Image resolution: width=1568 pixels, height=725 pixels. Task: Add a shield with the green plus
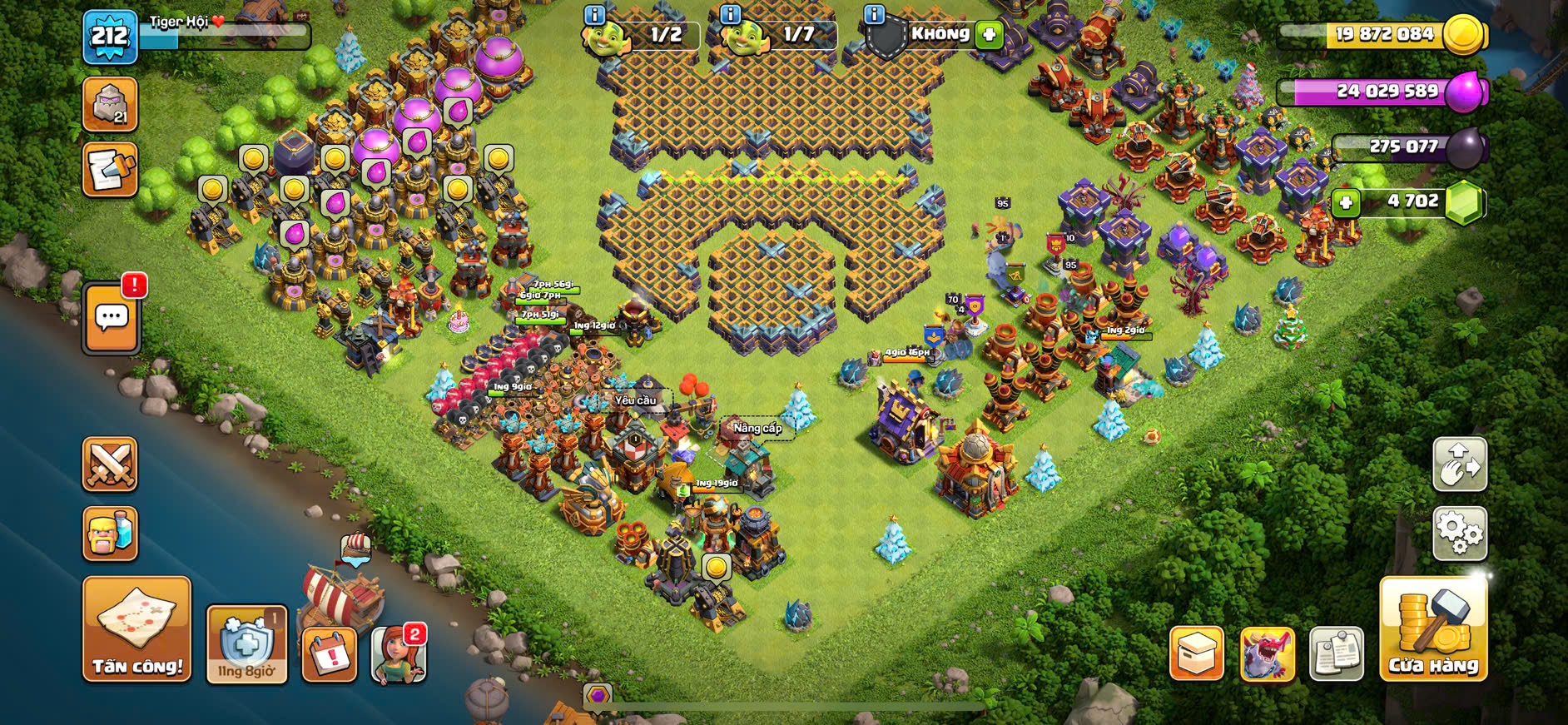tap(989, 35)
